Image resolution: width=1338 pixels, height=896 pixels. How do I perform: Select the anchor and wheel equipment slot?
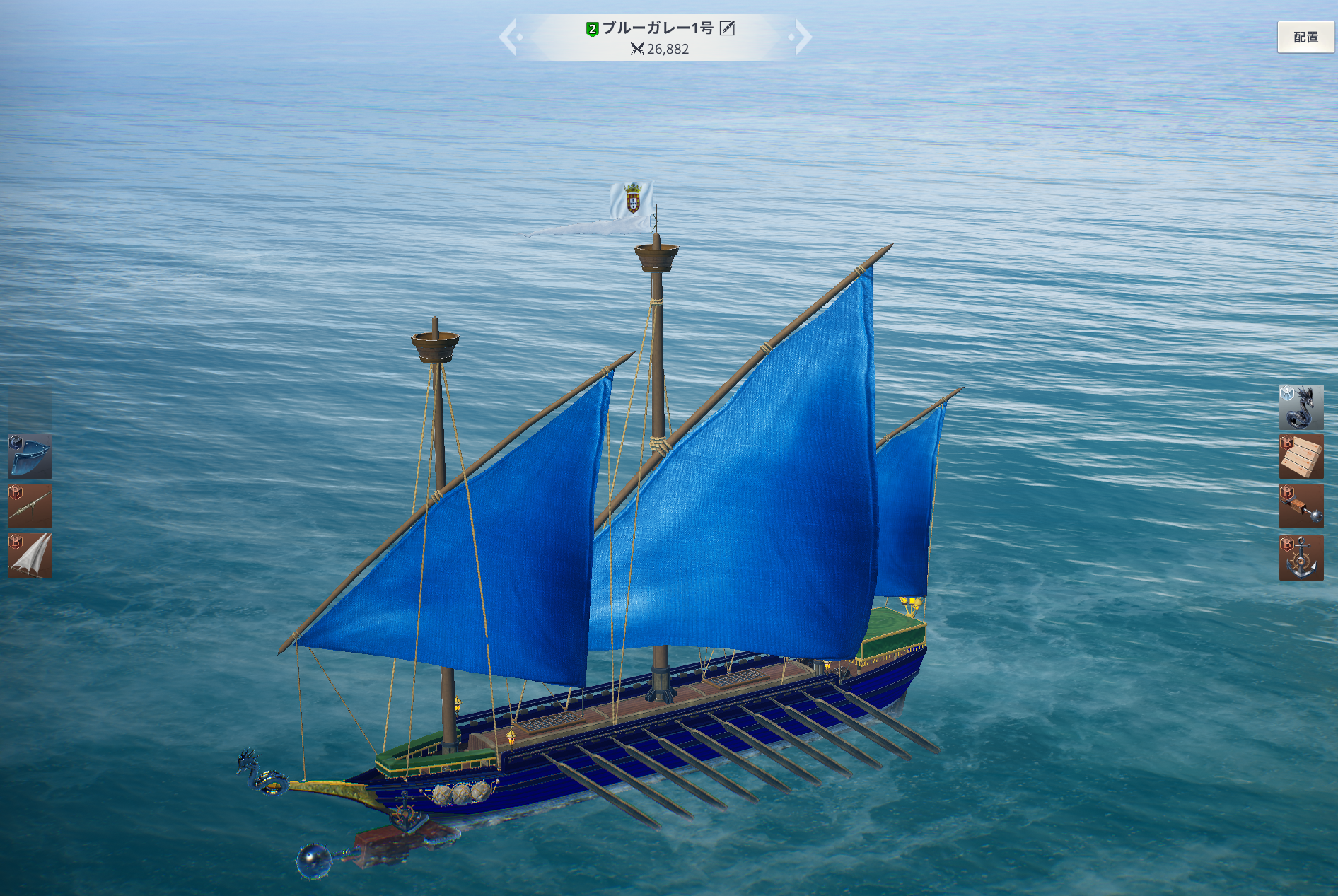pos(1301,557)
